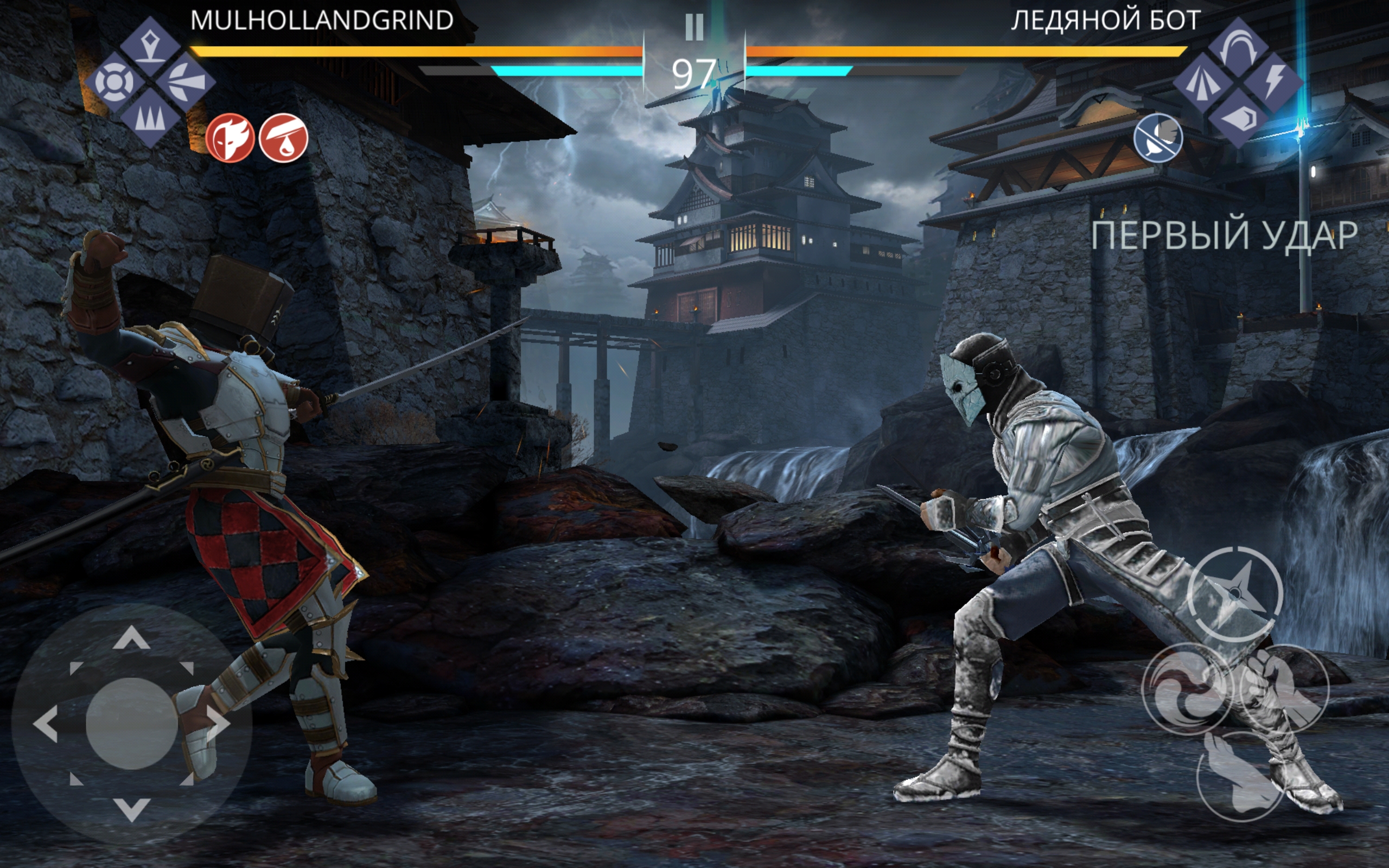Hit the foot kick attack button
Screen dimensions: 1389x868
pyautogui.click(x=1240, y=776)
